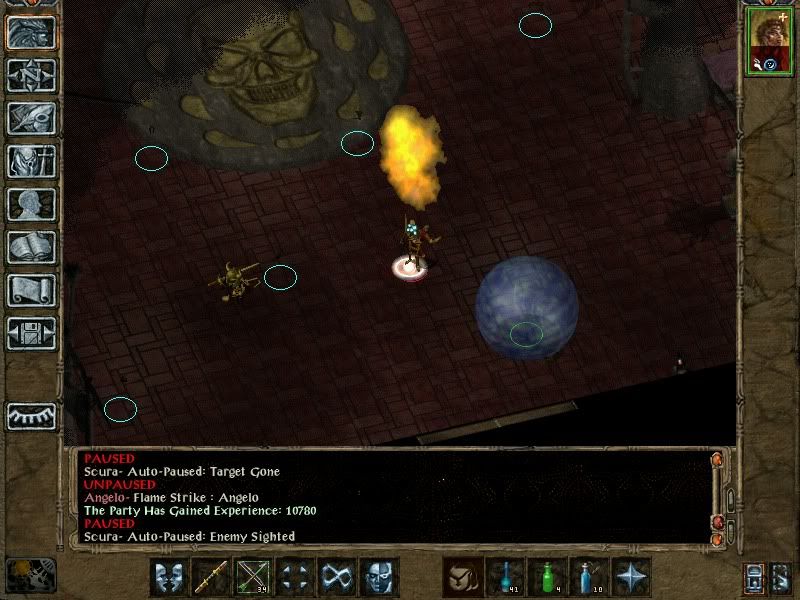Toggle the pause clock in the corner
The height and width of the screenshot is (600, 800).
(31, 575)
